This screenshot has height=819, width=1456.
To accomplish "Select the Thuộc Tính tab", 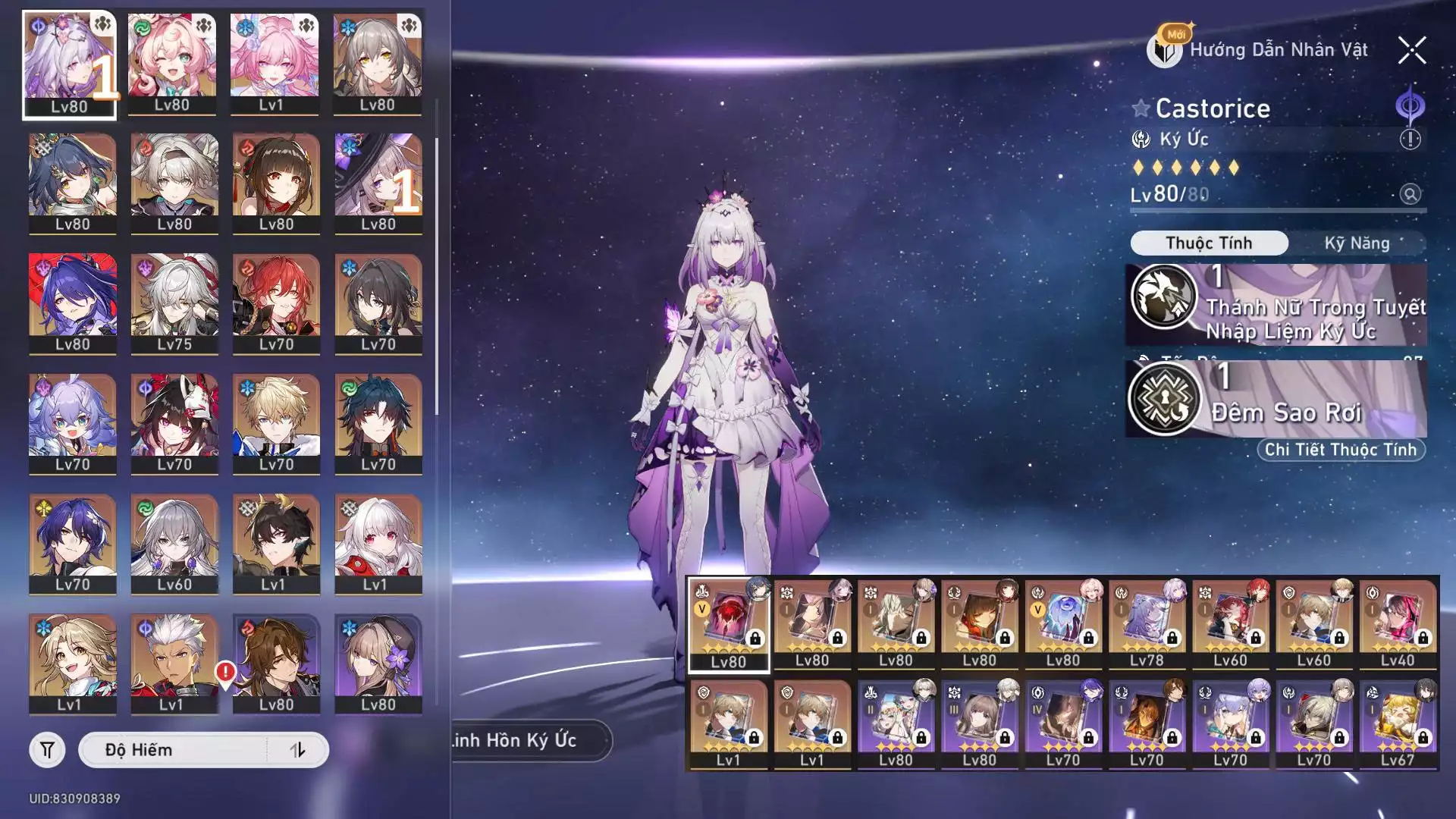I will point(1209,243).
